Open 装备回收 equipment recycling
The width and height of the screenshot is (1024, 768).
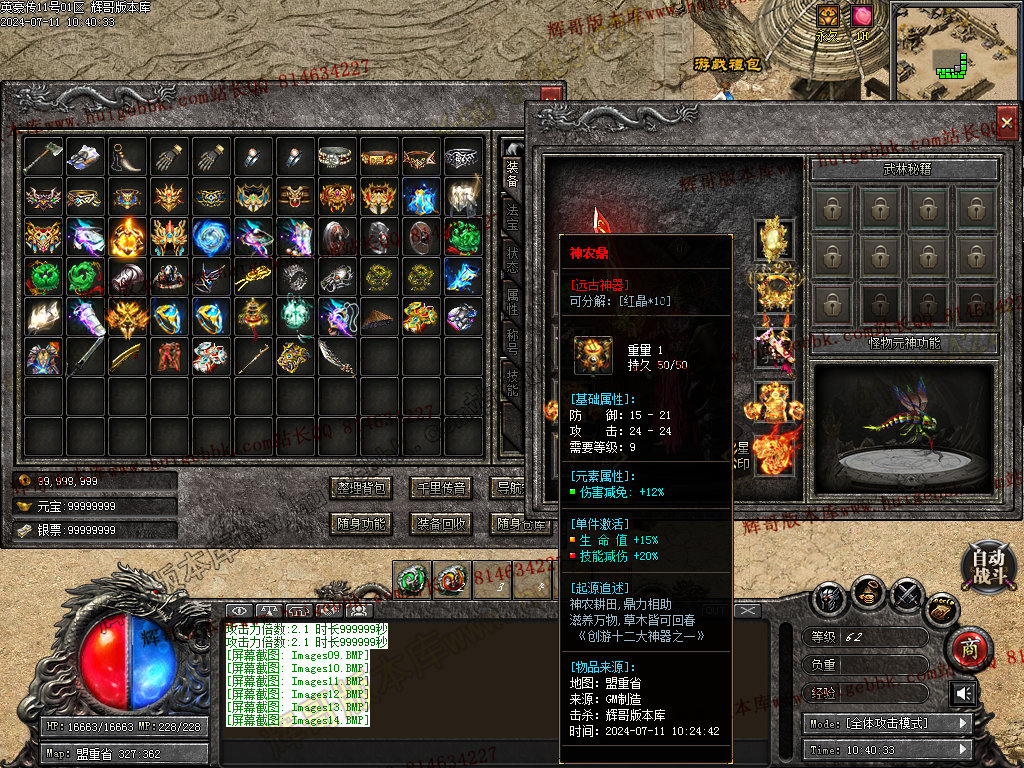tap(441, 523)
